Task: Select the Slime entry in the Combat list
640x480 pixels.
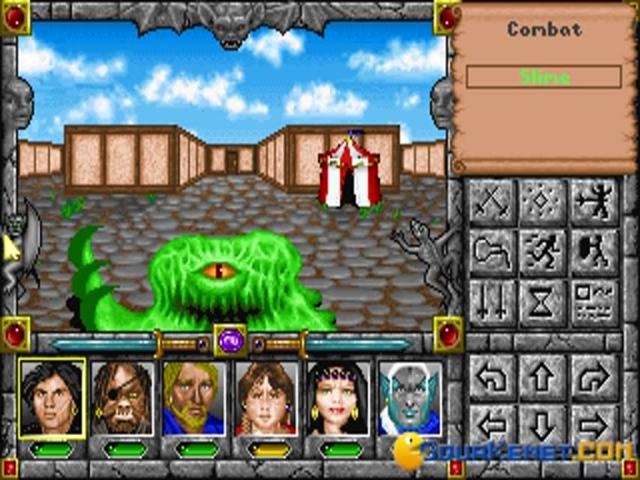Action: pyautogui.click(x=544, y=77)
